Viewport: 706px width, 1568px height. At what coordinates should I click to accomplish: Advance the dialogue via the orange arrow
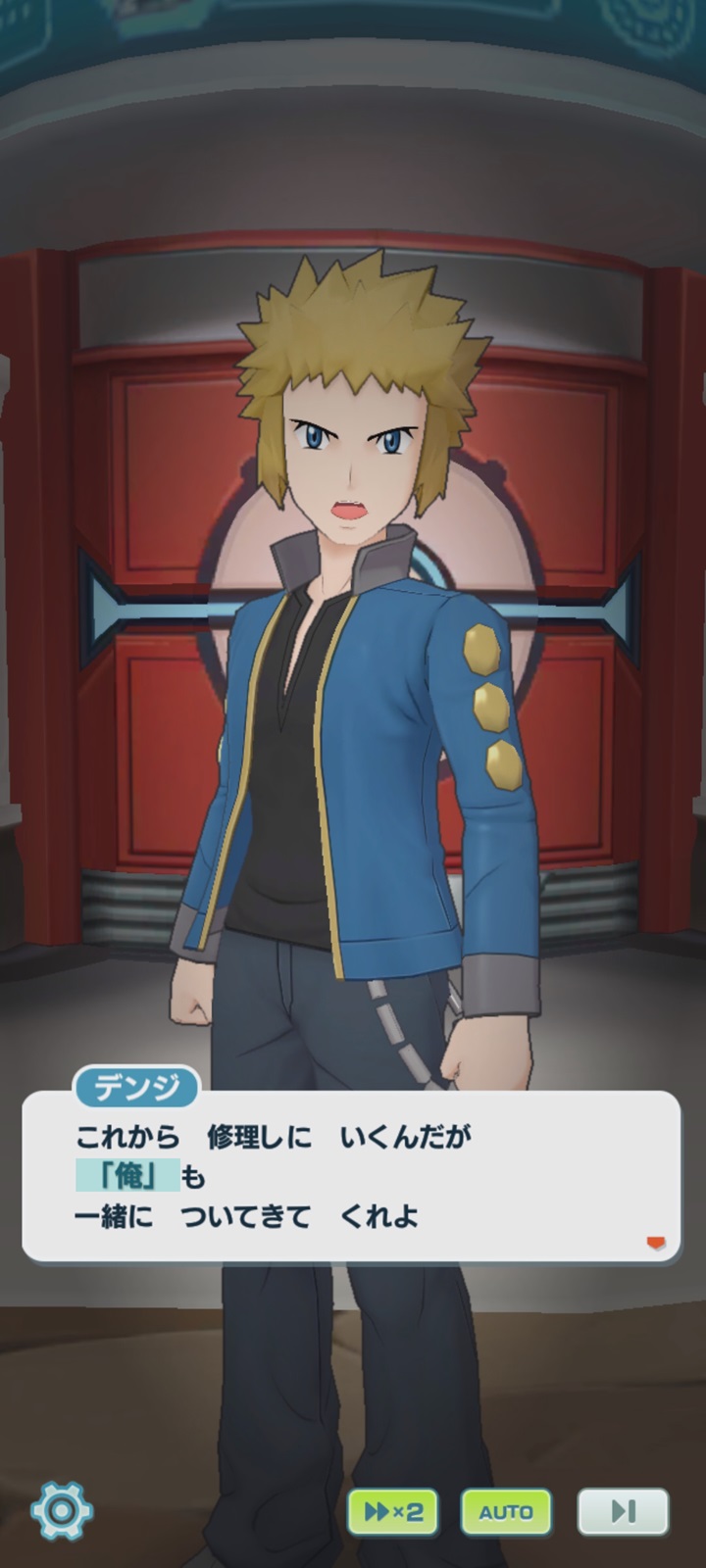pyautogui.click(x=656, y=1243)
